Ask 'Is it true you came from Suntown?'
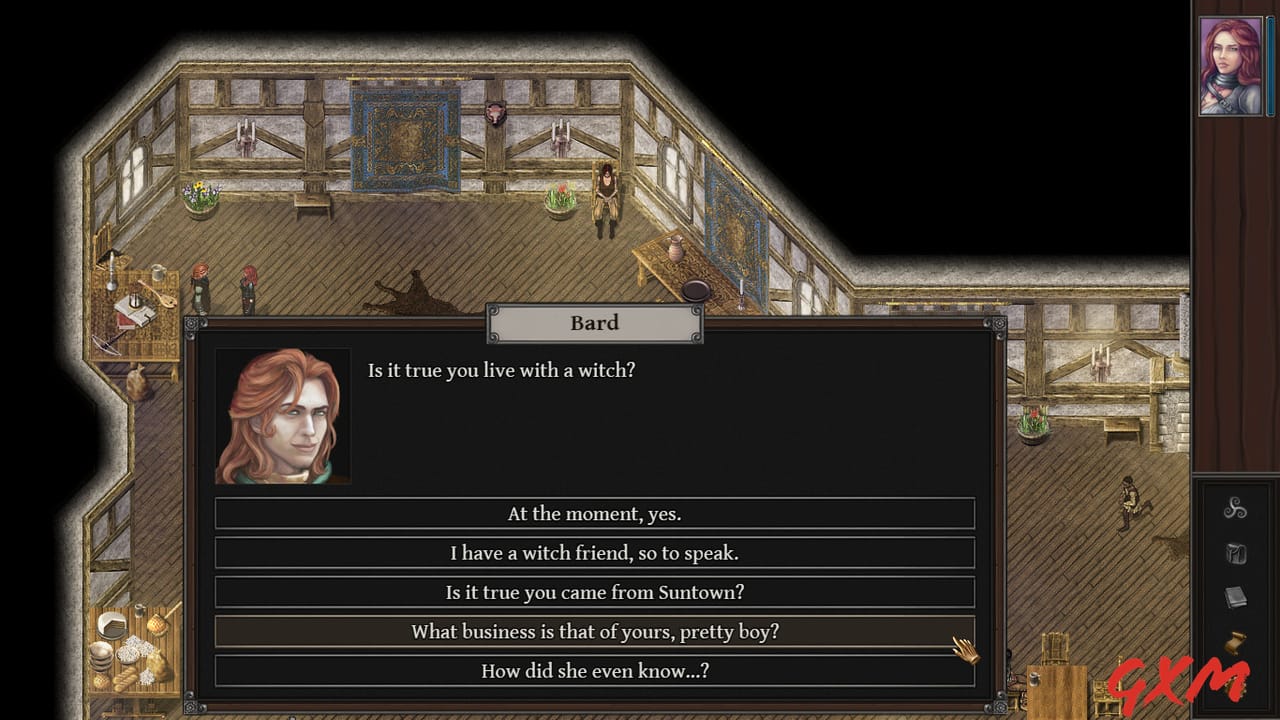1280x720 pixels. (x=595, y=592)
